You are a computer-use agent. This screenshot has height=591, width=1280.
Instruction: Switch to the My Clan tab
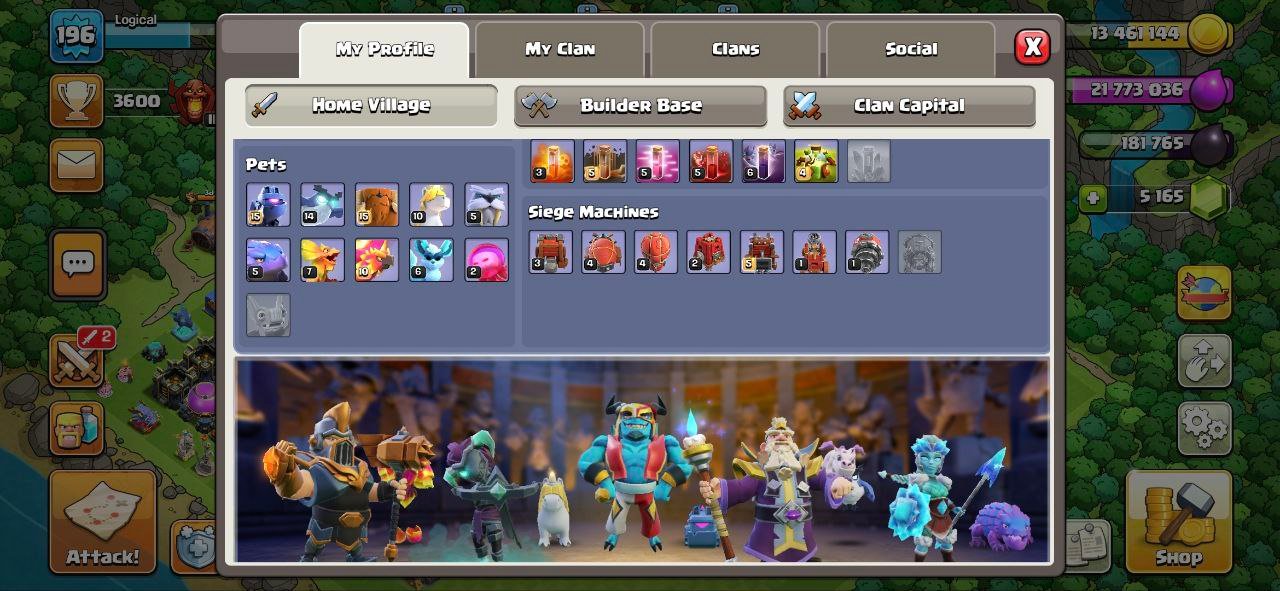[559, 49]
